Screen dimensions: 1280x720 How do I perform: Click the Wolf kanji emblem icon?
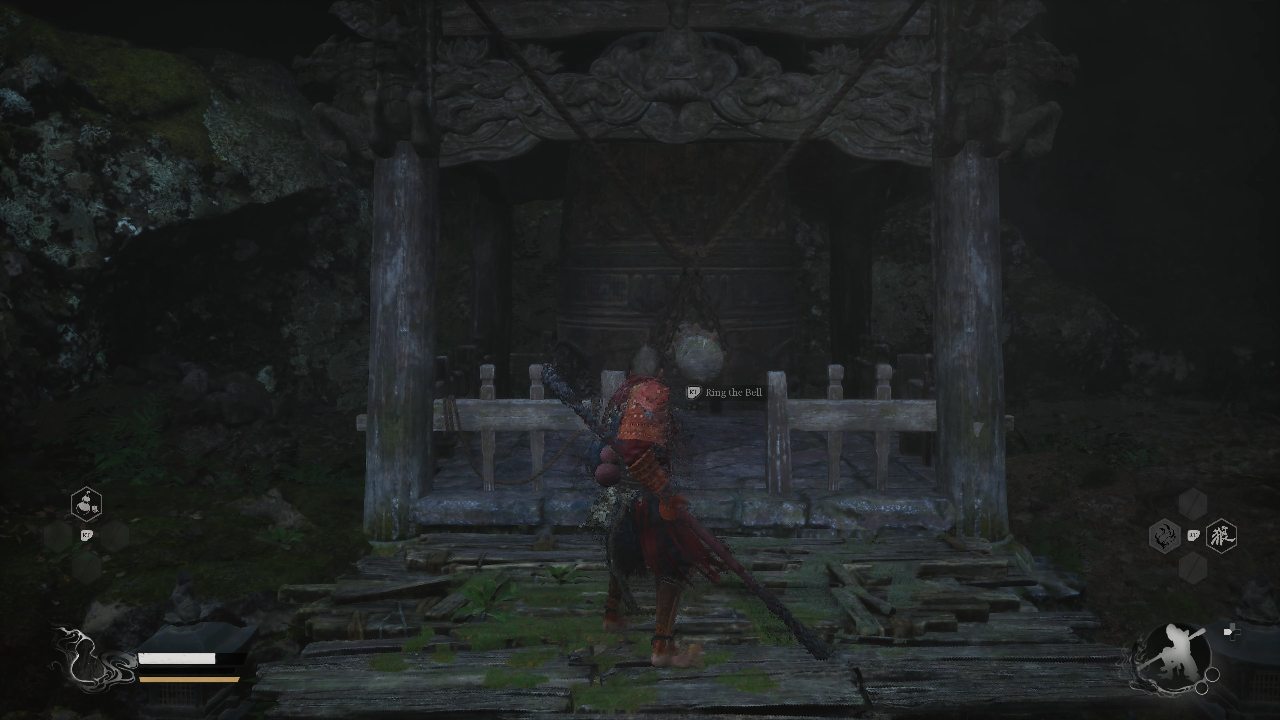1222,536
